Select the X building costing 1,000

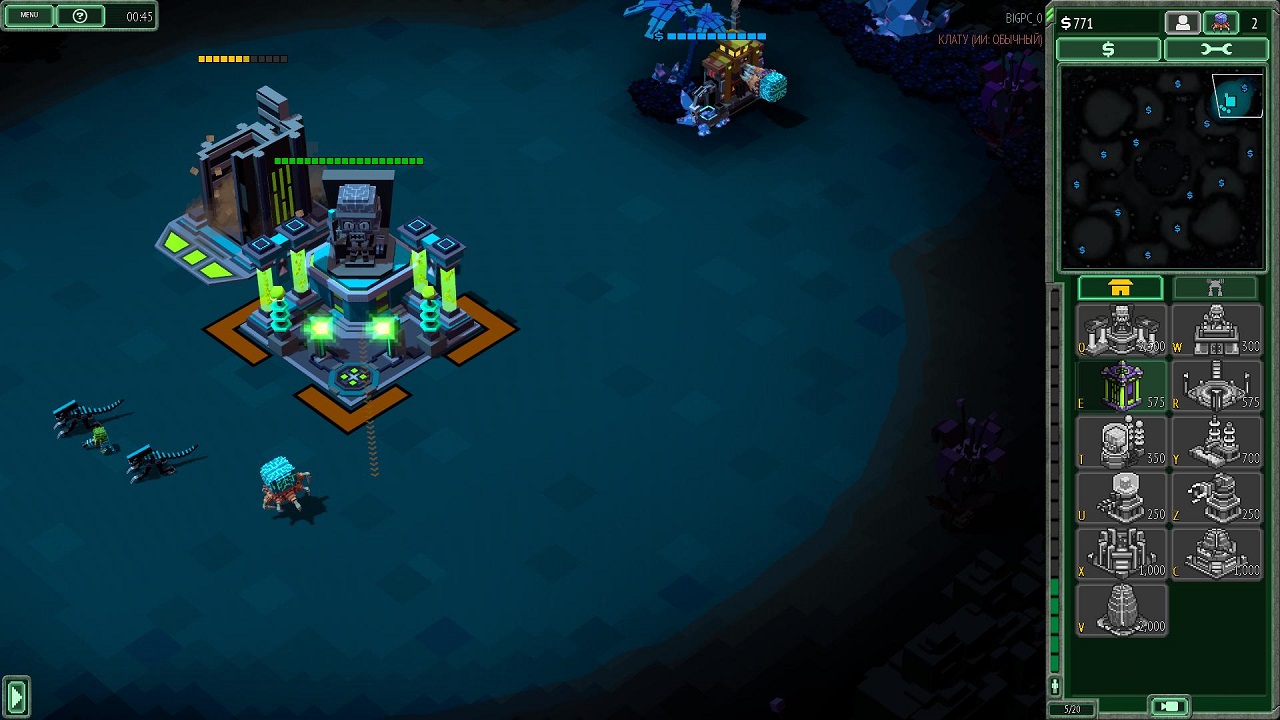[x=1121, y=553]
